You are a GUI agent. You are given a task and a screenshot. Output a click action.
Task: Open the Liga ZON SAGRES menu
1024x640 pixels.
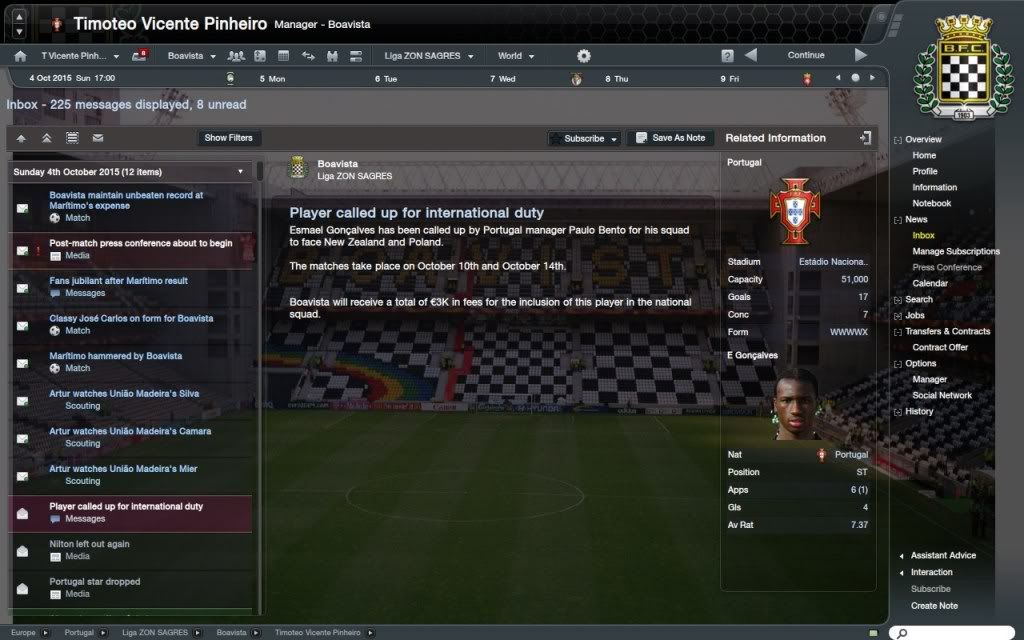tap(428, 56)
